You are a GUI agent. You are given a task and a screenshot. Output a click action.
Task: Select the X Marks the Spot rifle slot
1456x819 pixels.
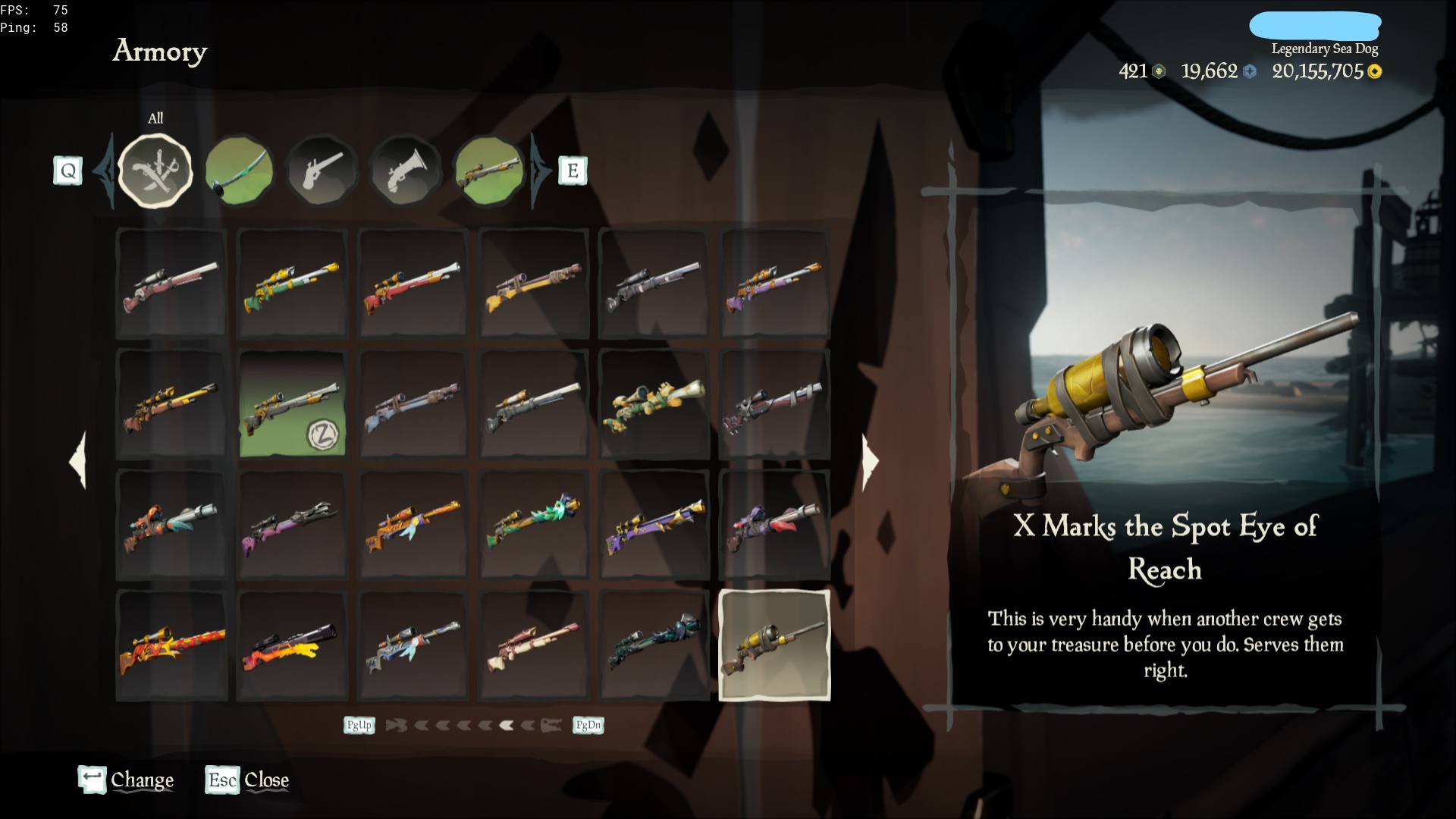774,645
